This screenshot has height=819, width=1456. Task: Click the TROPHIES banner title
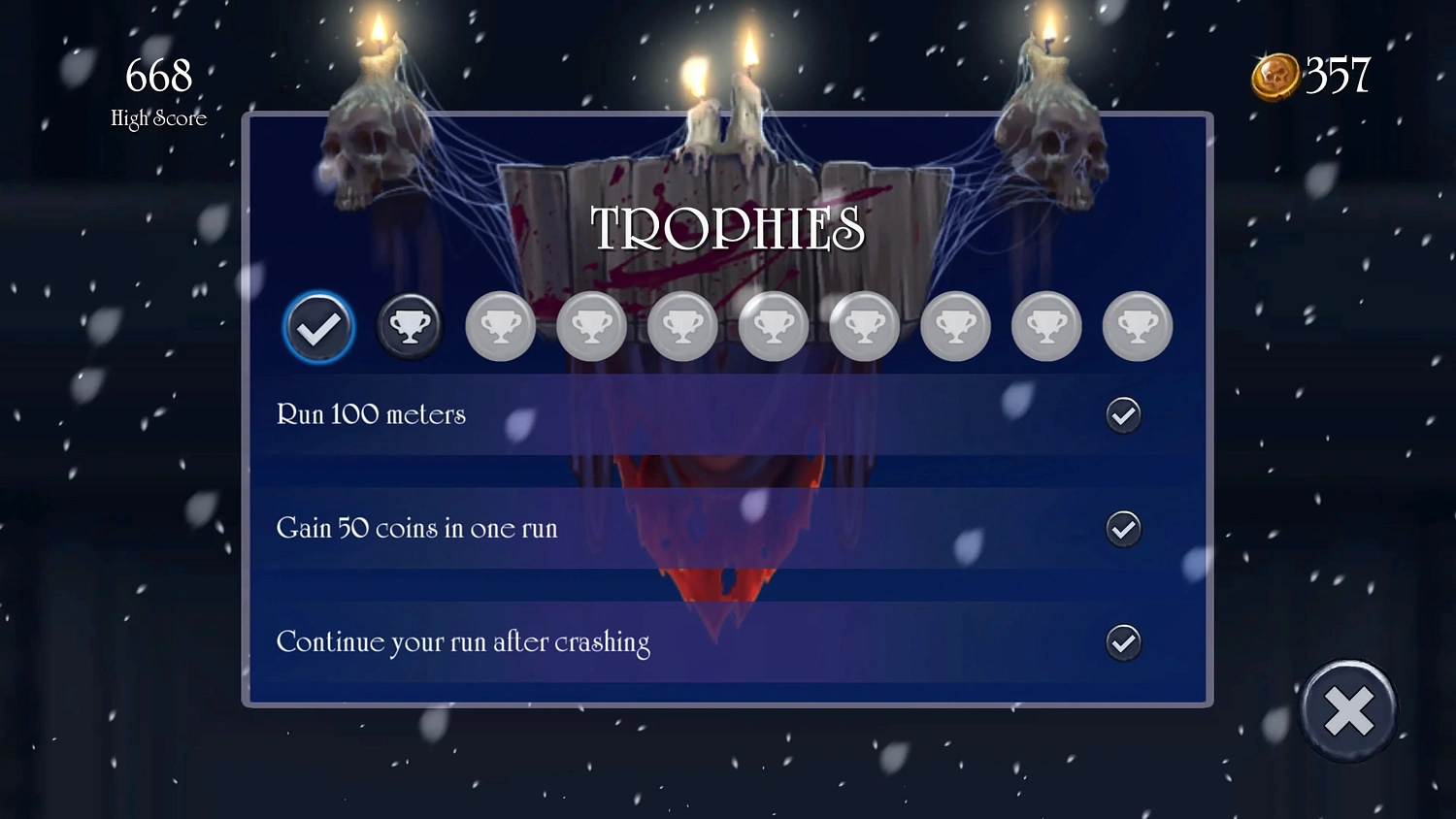click(x=727, y=230)
